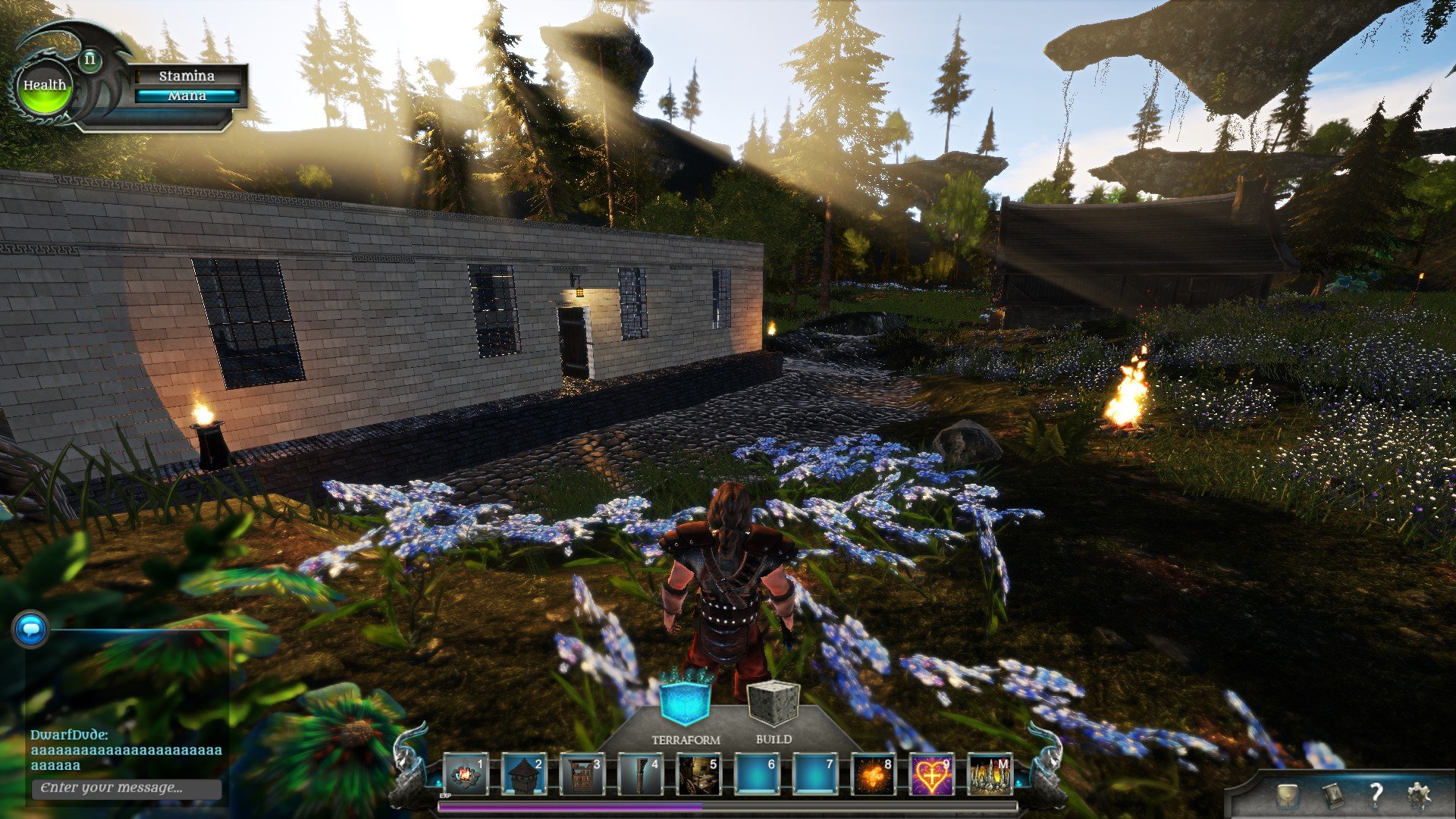Click the chat message input field
Screen dimensions: 1456x819
[x=127, y=788]
